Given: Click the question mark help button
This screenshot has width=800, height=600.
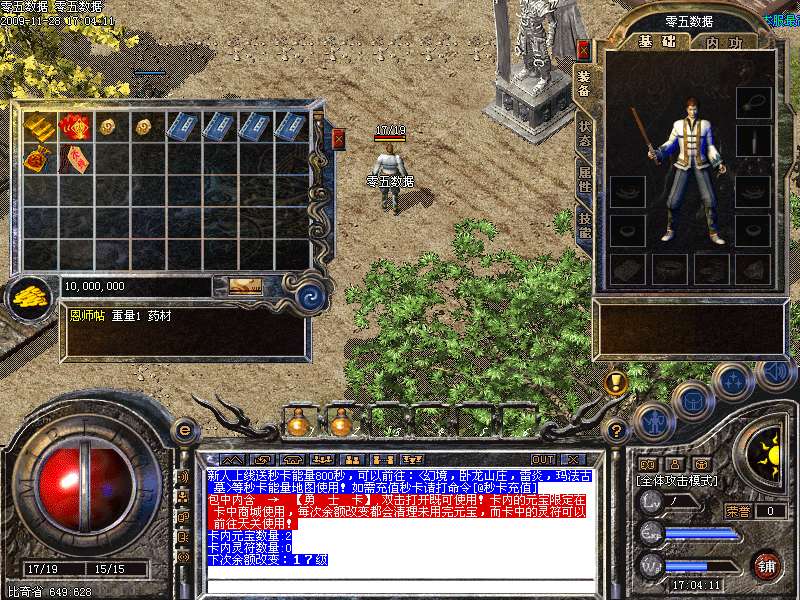Looking at the screenshot, I should (618, 431).
